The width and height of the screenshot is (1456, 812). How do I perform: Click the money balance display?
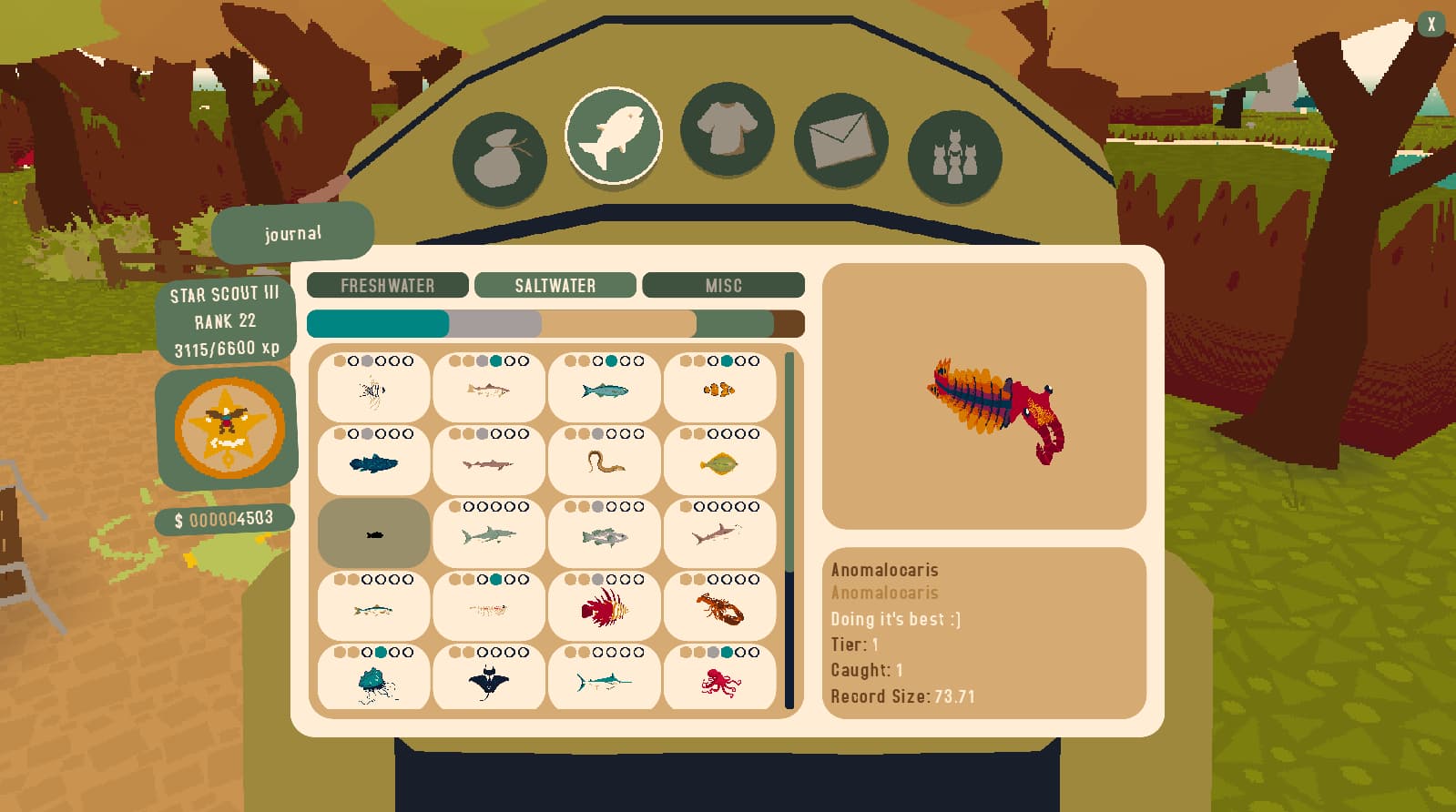tap(225, 518)
